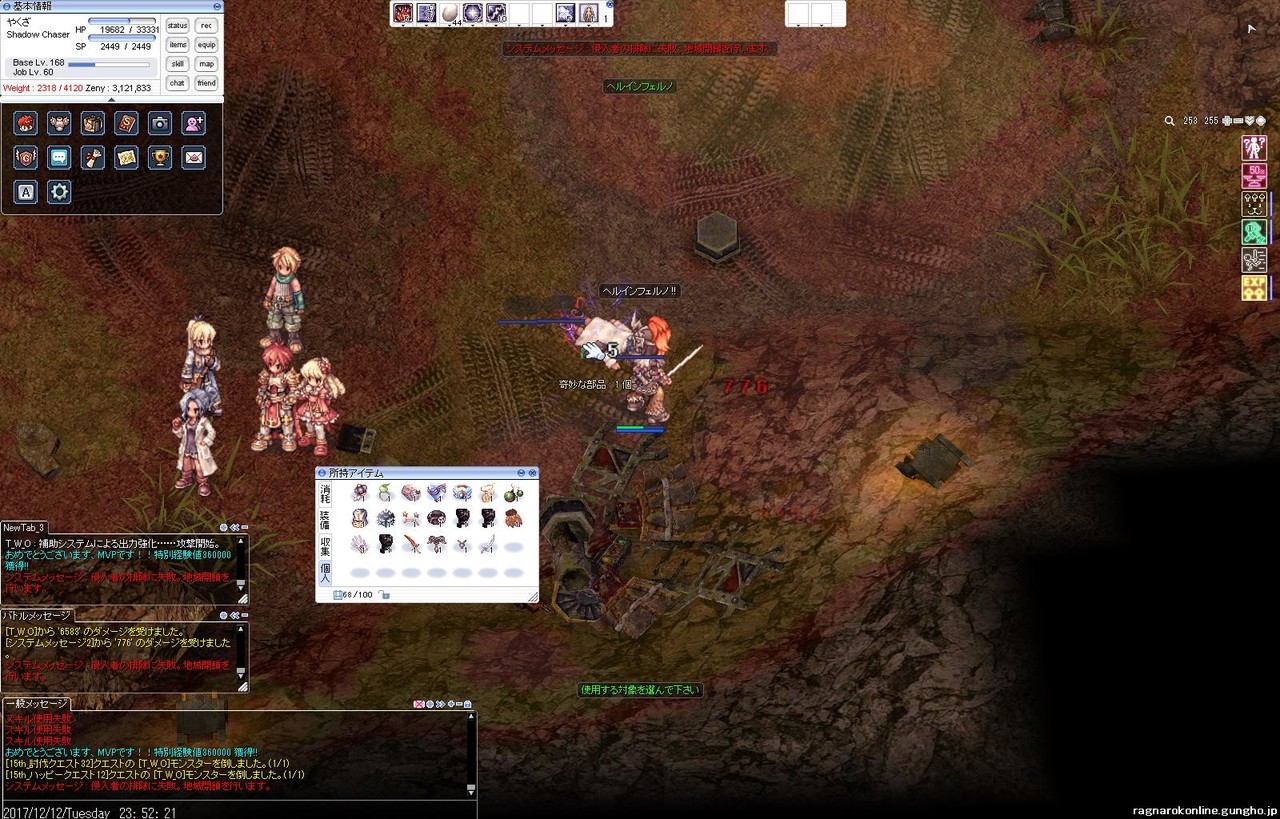Switch to the 装備 inventory tab

tap(325, 519)
